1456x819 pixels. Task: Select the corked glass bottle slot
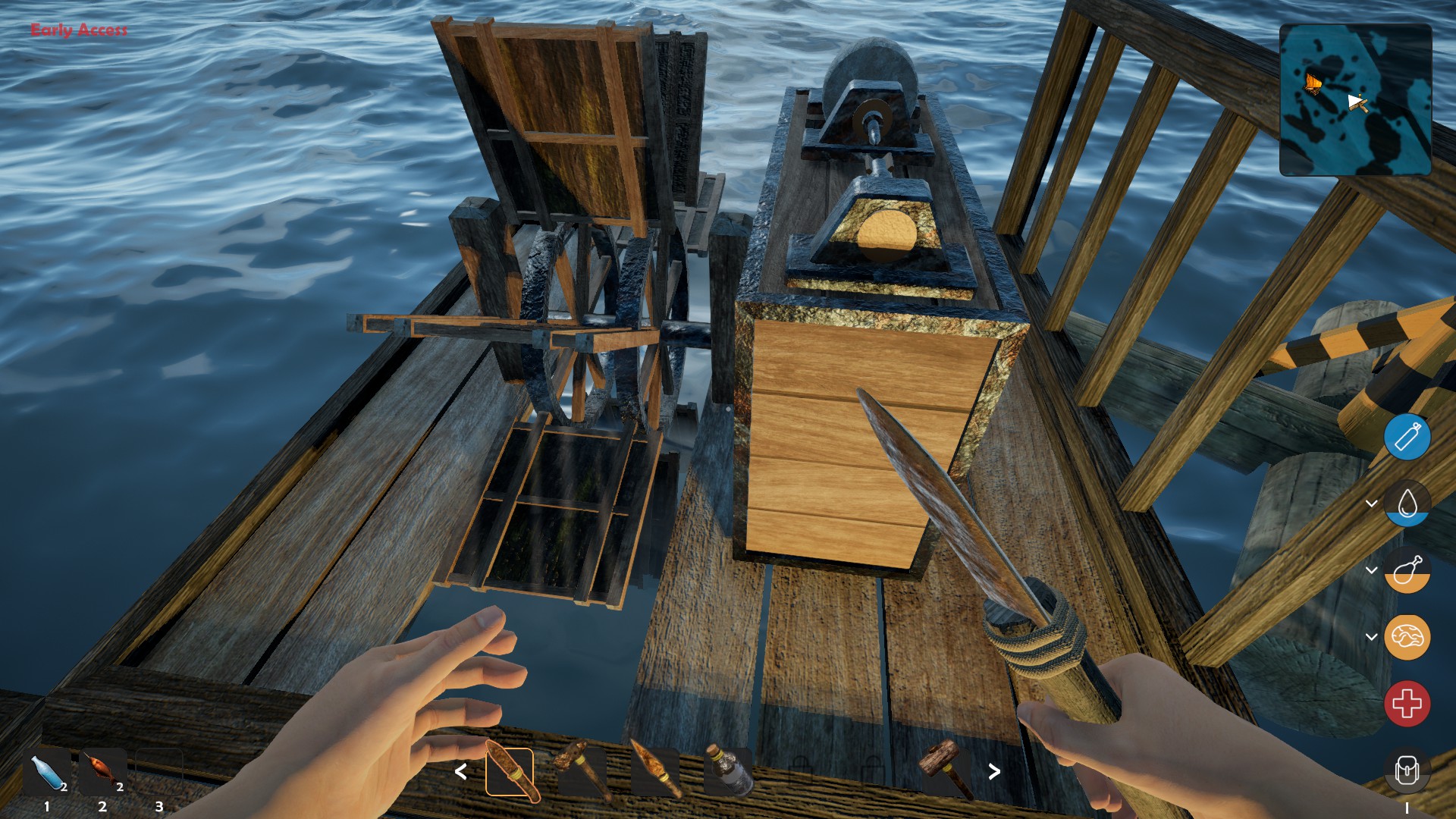click(x=726, y=770)
